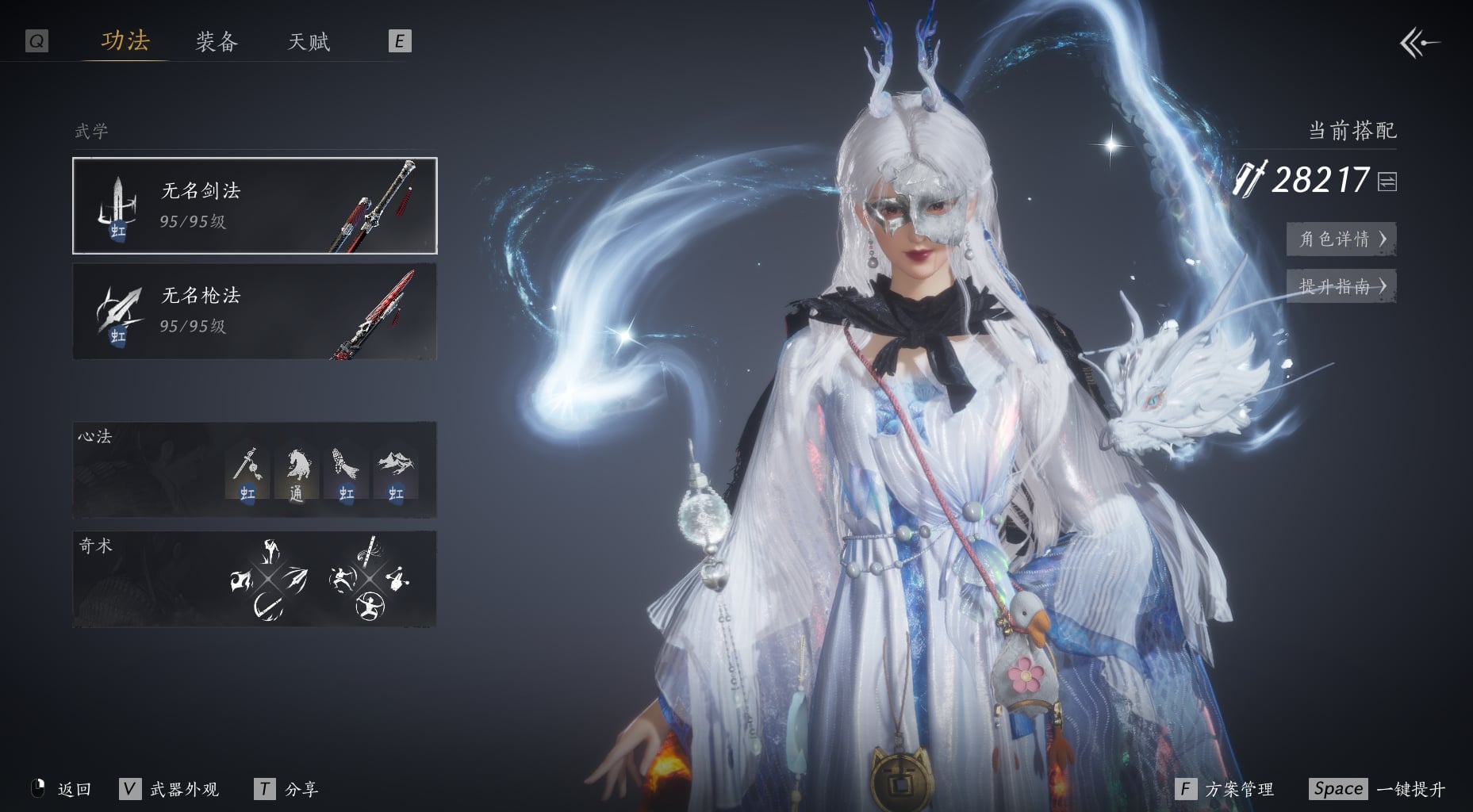Click the 返回 return button
Viewport: 1473px width, 812px height.
(x=63, y=789)
